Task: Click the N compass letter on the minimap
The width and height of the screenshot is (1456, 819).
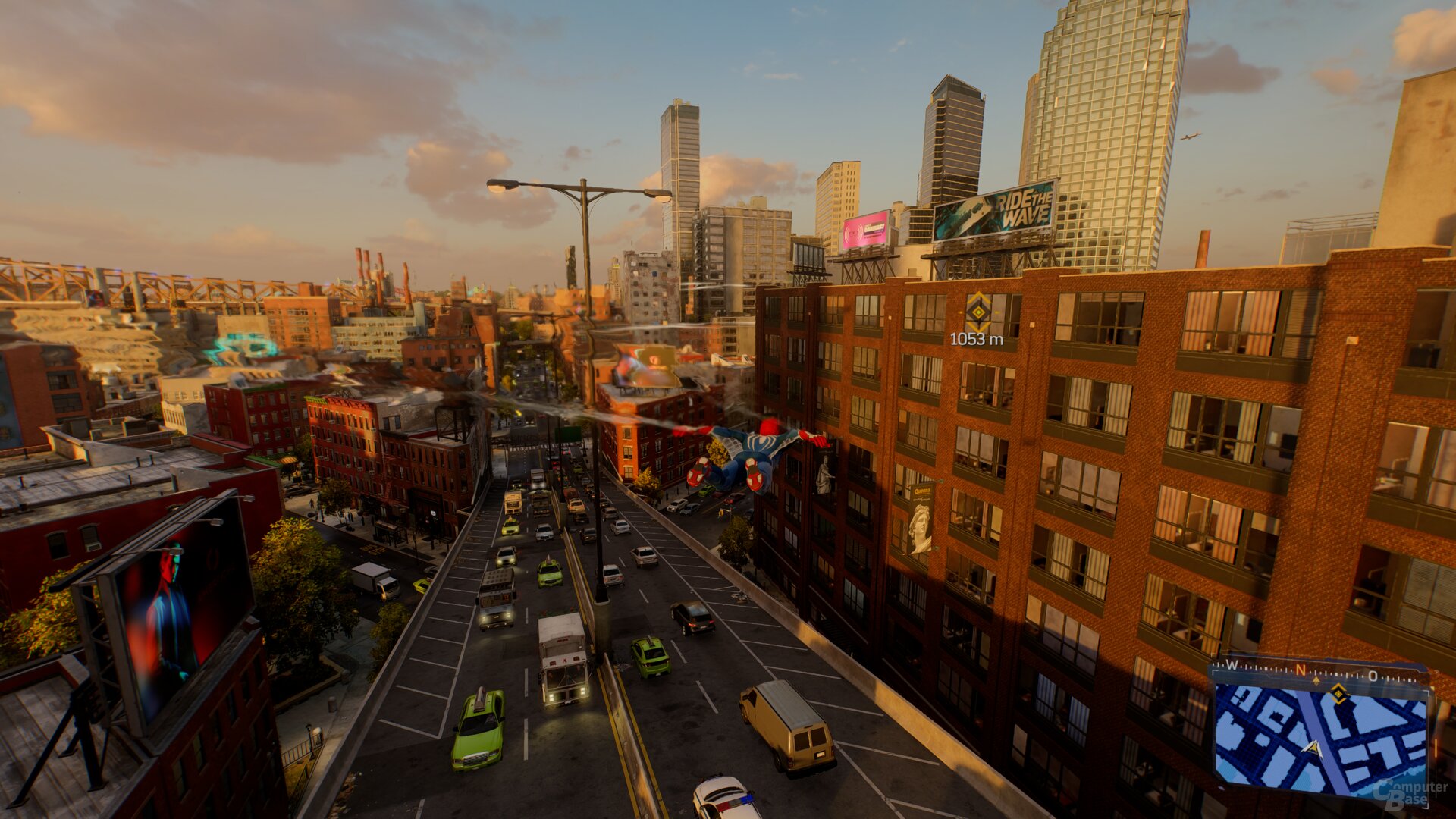Action: pyautogui.click(x=1300, y=670)
